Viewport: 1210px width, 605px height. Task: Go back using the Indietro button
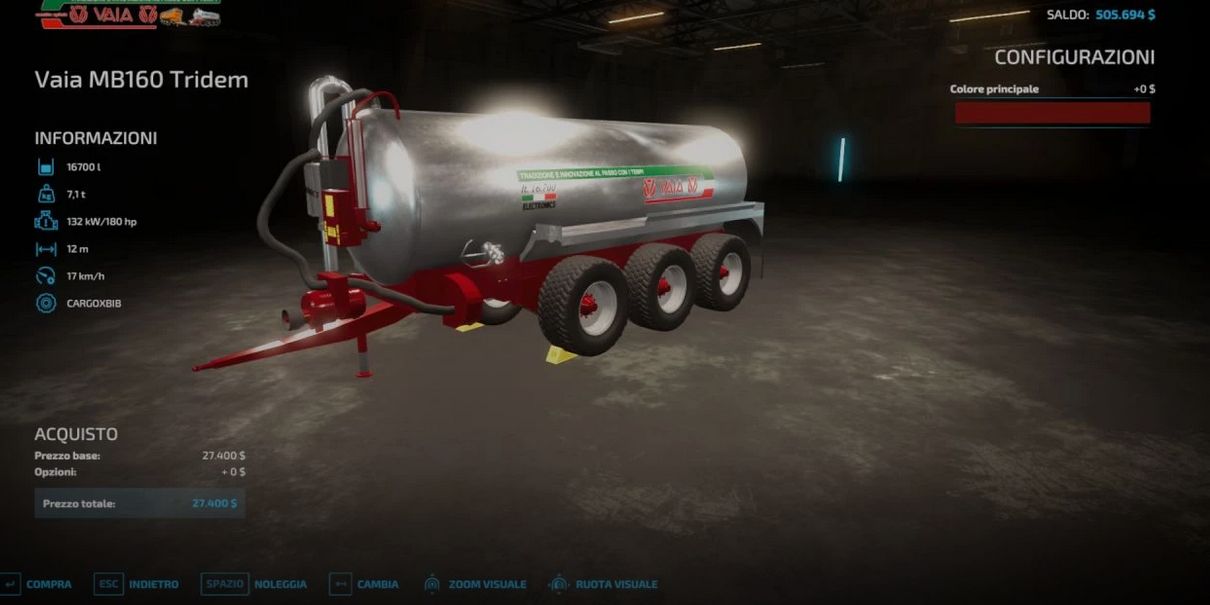[x=138, y=584]
